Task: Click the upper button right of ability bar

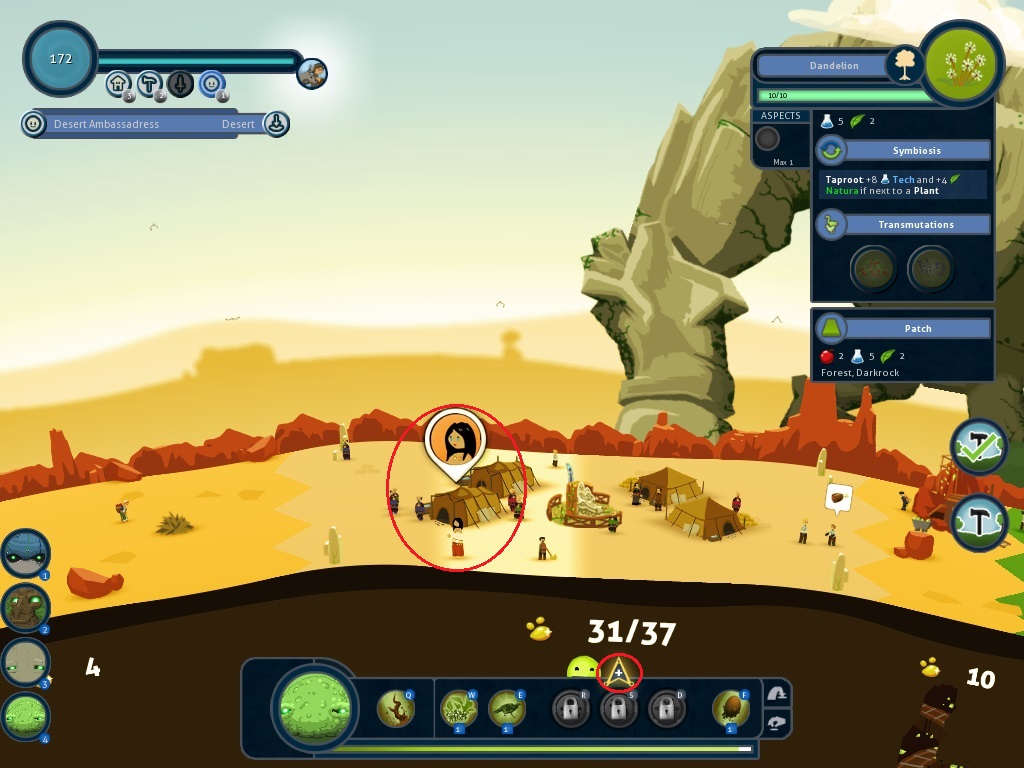Action: [776, 694]
